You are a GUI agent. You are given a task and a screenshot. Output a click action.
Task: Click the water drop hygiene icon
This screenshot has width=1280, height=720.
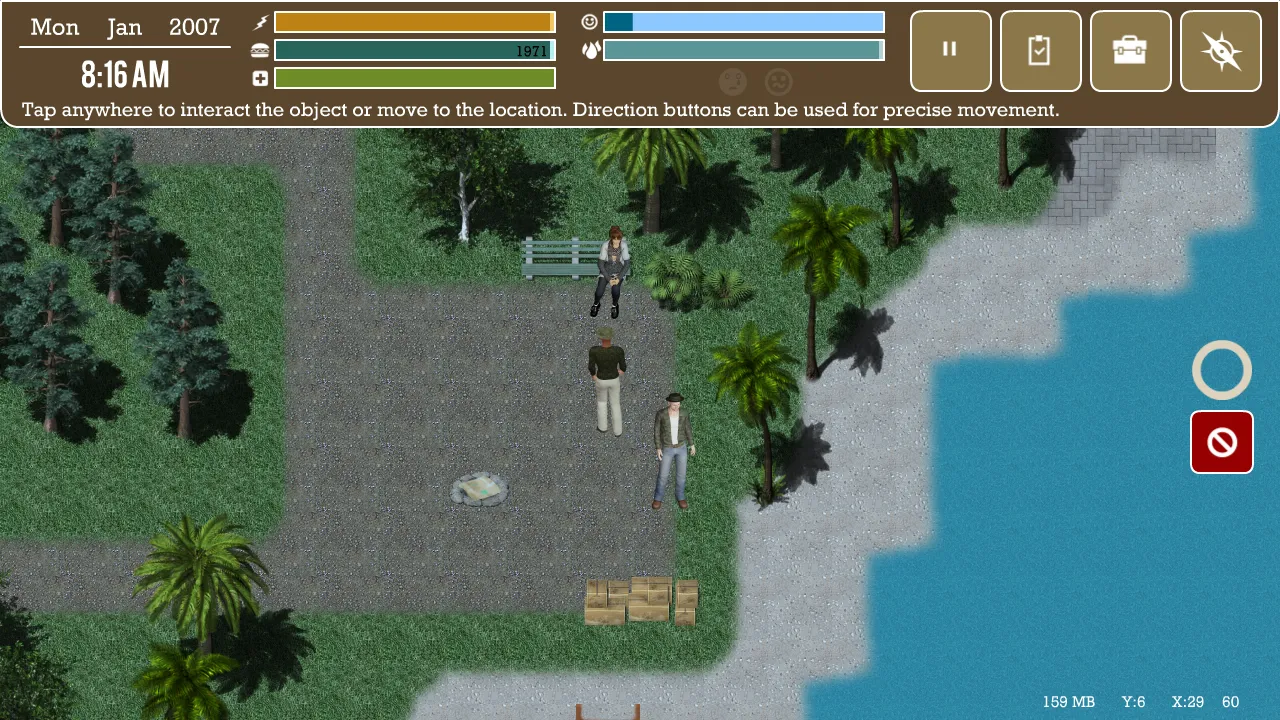[590, 48]
